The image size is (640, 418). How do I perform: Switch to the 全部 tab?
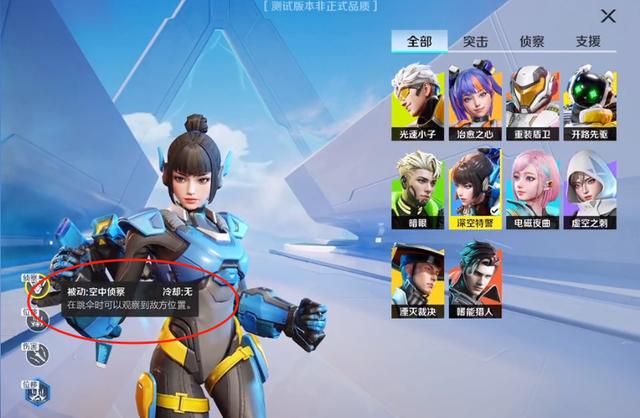419,42
